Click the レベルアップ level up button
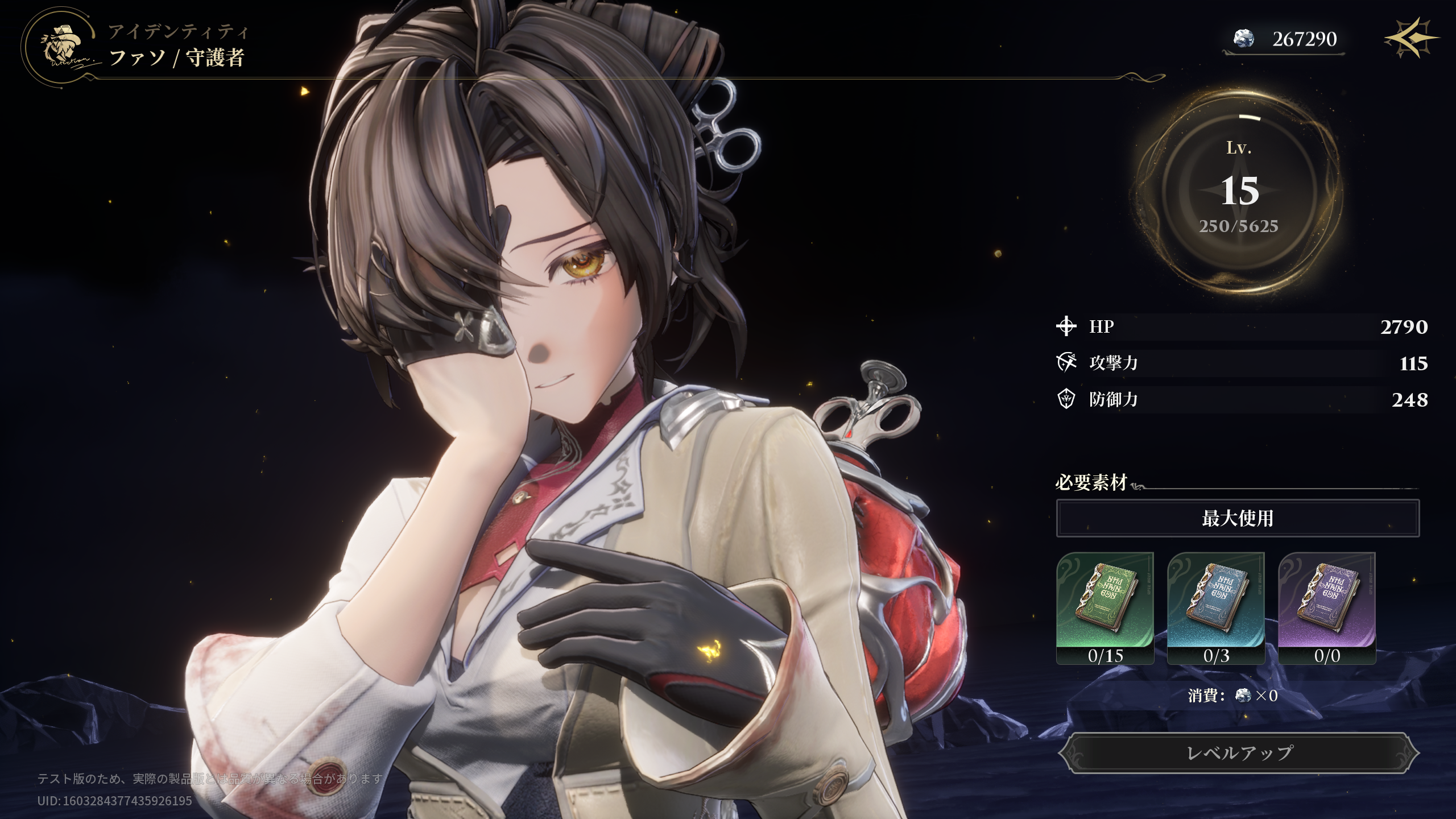Screen dimensions: 1456x819 tap(1239, 753)
